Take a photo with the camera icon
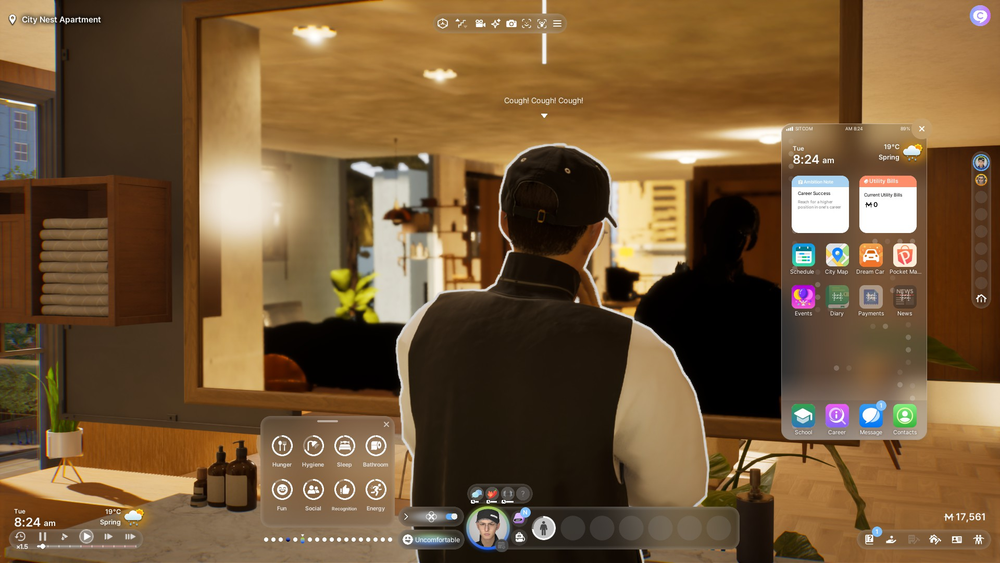 pos(511,23)
